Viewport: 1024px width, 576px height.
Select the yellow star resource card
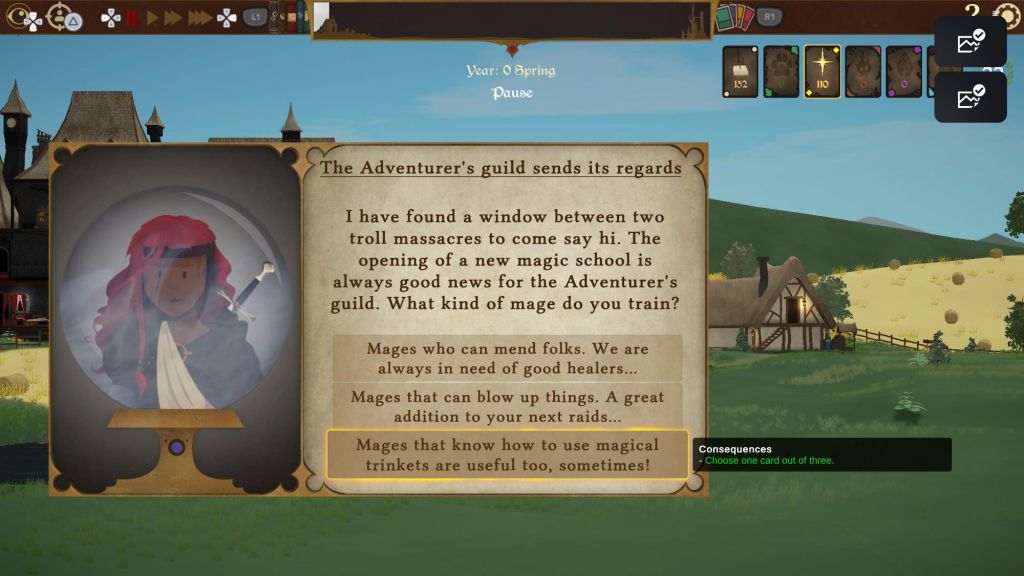822,71
